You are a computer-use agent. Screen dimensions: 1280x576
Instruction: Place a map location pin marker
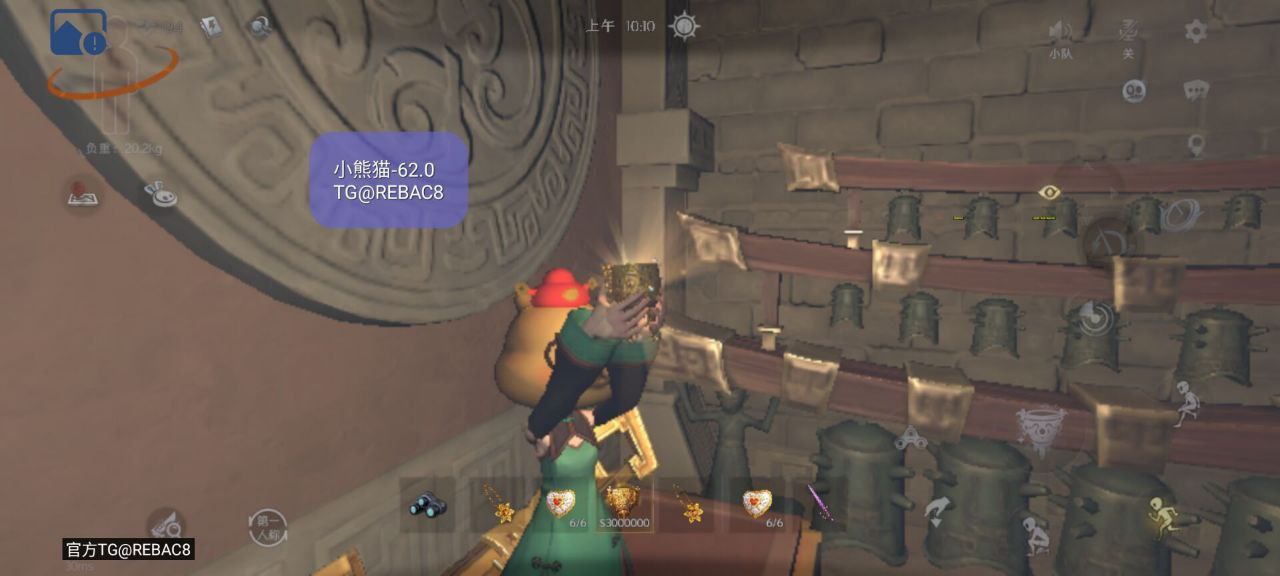coord(1195,145)
